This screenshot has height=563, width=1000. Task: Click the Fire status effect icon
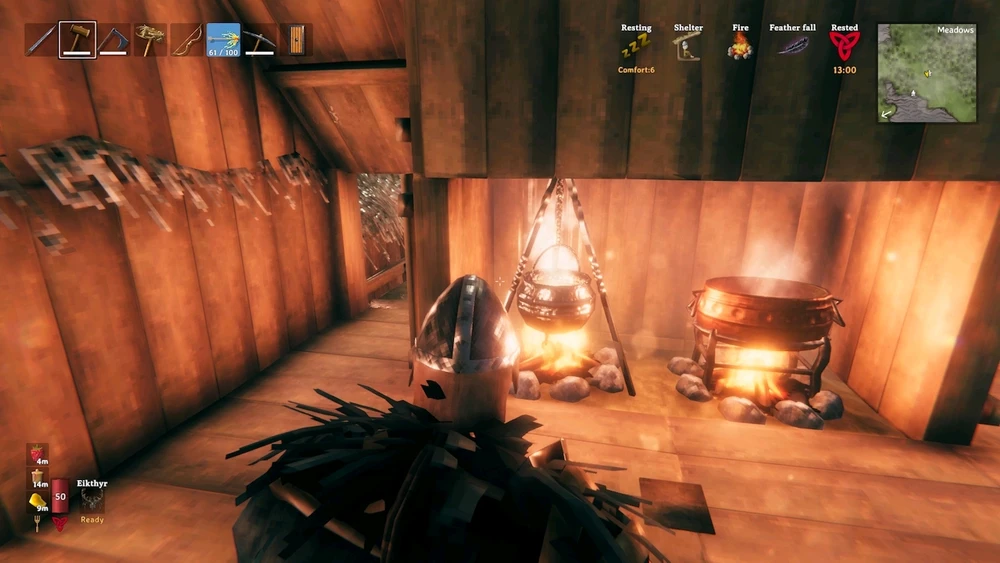point(740,46)
